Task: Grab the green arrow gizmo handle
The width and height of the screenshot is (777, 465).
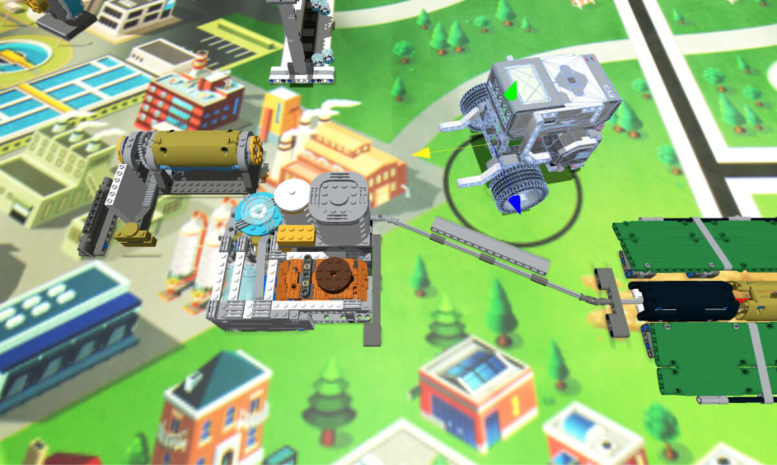Action: [x=510, y=92]
